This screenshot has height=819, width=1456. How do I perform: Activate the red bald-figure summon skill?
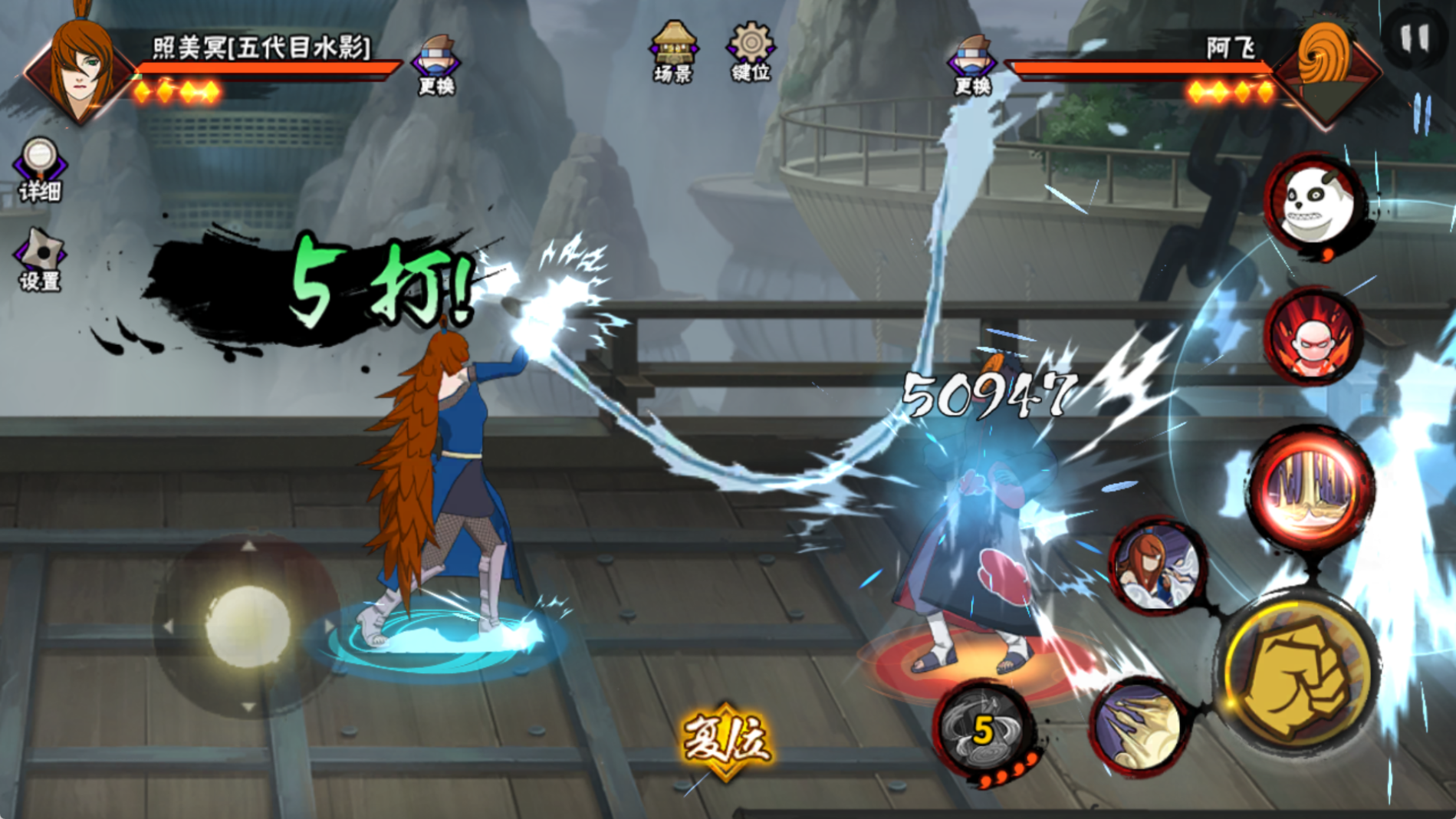coord(1313,336)
